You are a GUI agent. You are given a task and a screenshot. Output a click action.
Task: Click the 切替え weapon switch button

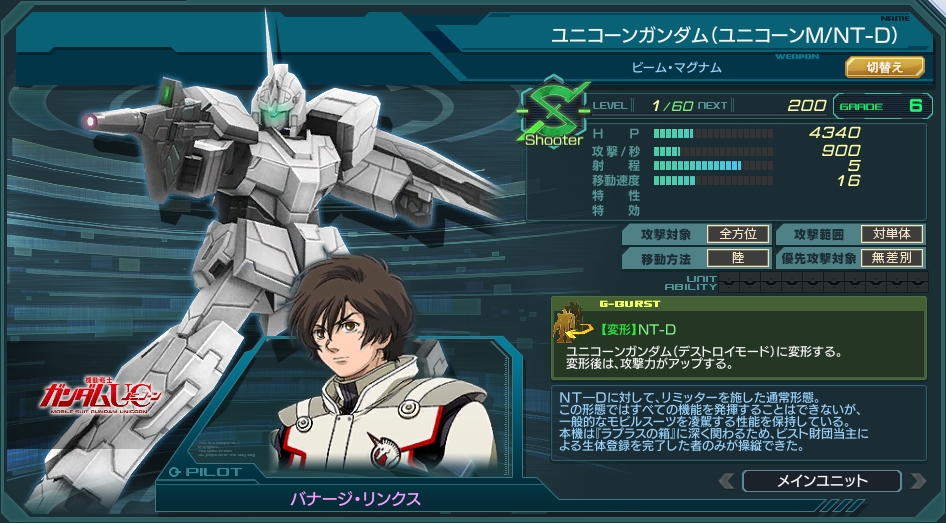884,68
